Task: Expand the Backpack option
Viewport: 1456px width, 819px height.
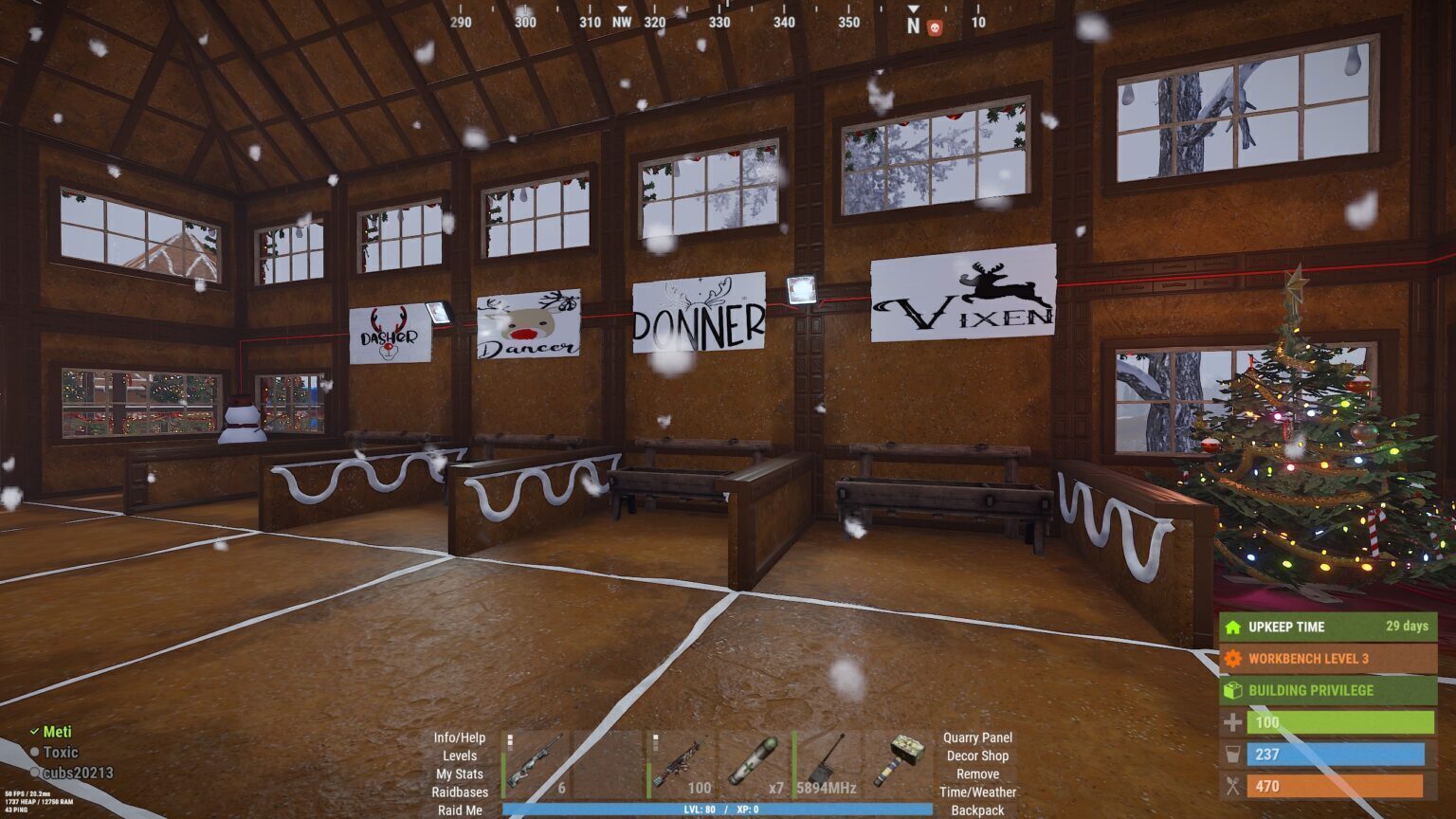Action: click(977, 810)
